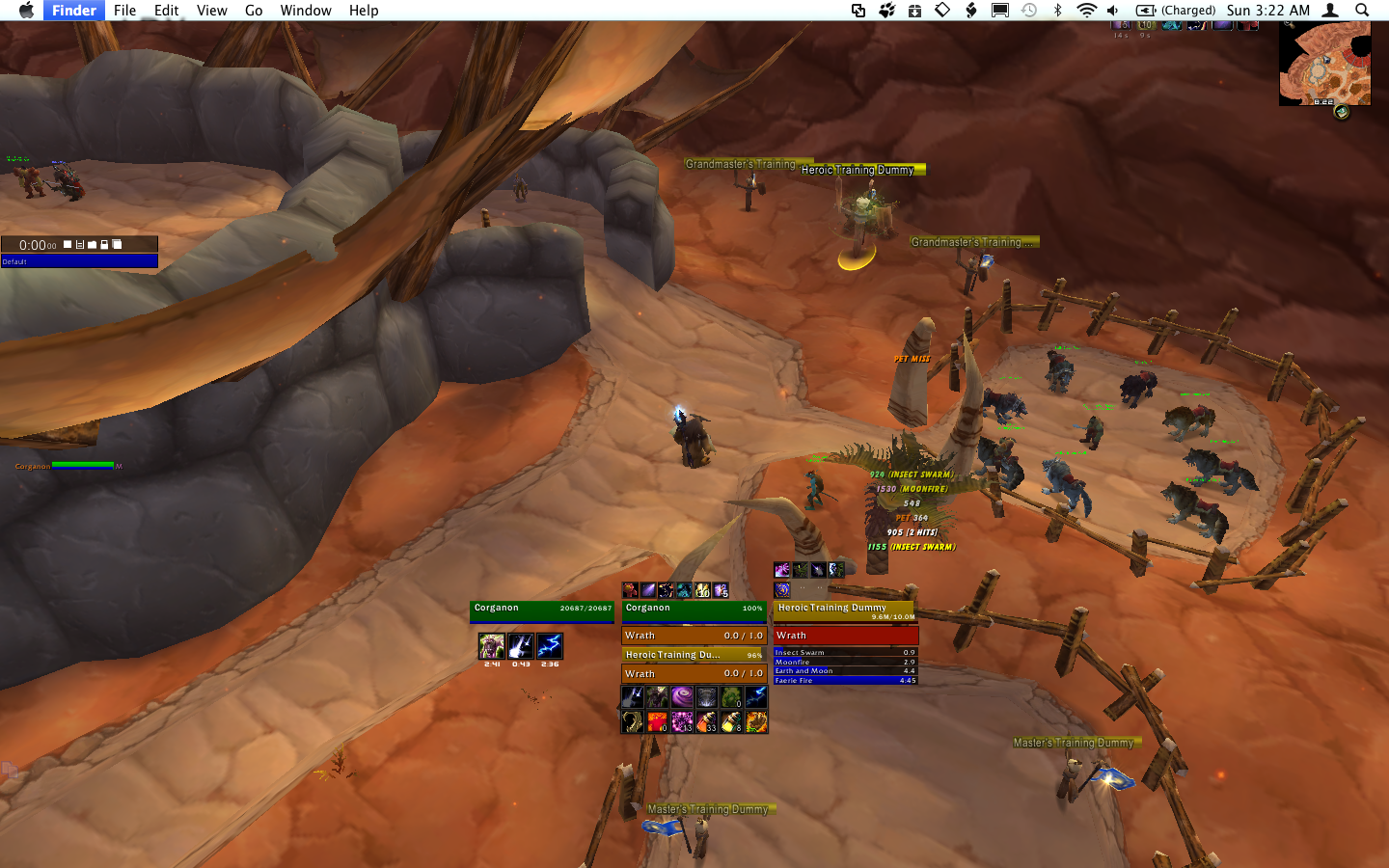Screen dimensions: 1389x868
Task: Select the red potion stack of 33
Action: pyautogui.click(x=707, y=721)
